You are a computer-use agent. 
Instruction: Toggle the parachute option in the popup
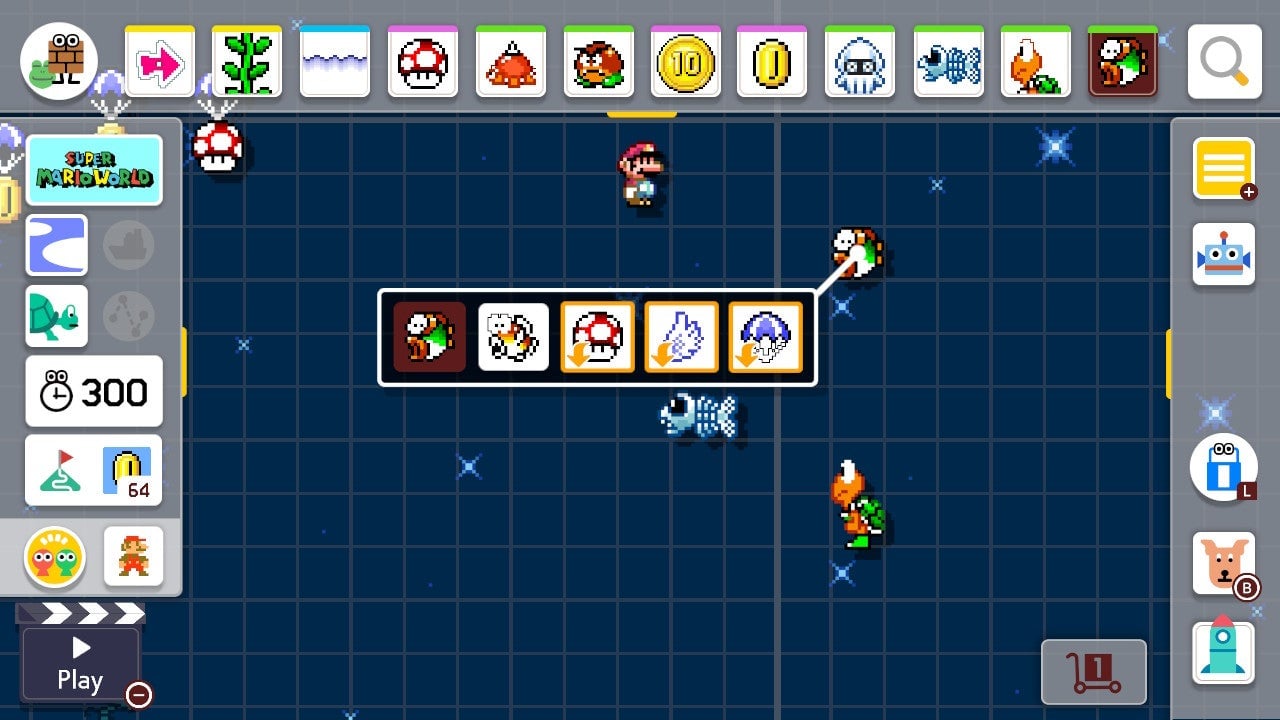click(765, 337)
